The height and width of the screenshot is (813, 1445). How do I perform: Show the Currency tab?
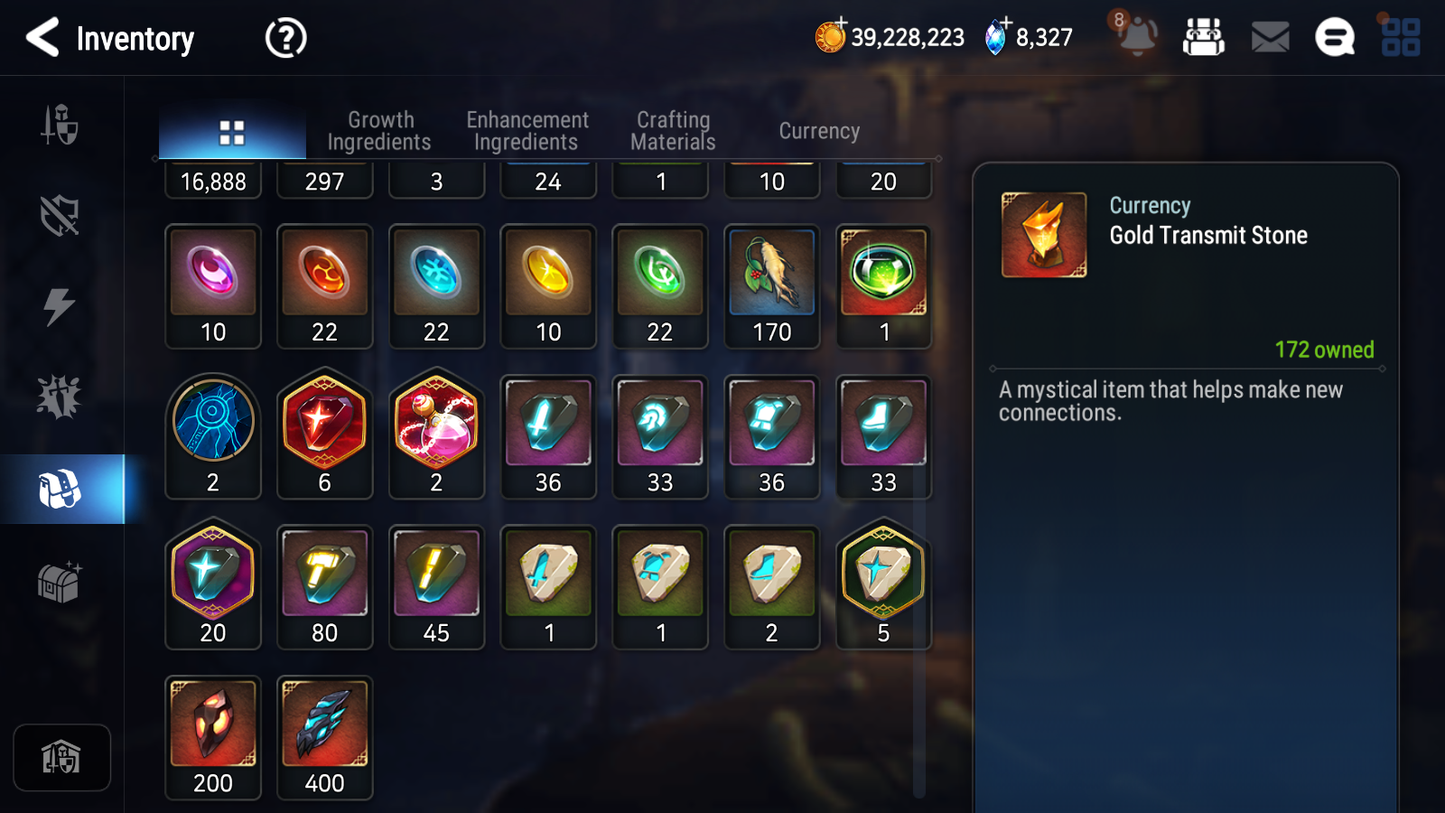pyautogui.click(x=819, y=131)
